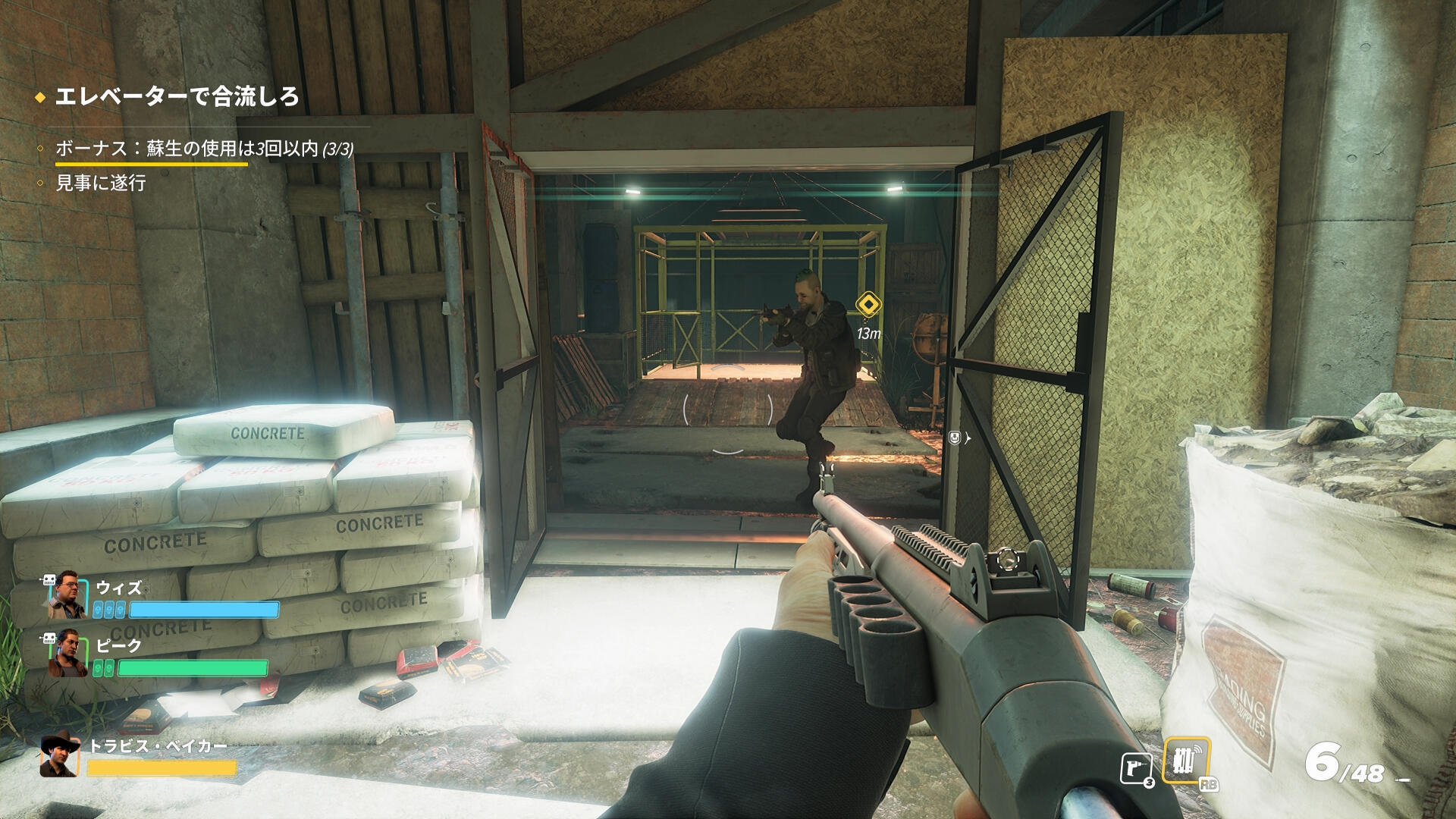The width and height of the screenshot is (1456, 819).
Task: Click the bonus objective about revive limit
Action: point(204,149)
